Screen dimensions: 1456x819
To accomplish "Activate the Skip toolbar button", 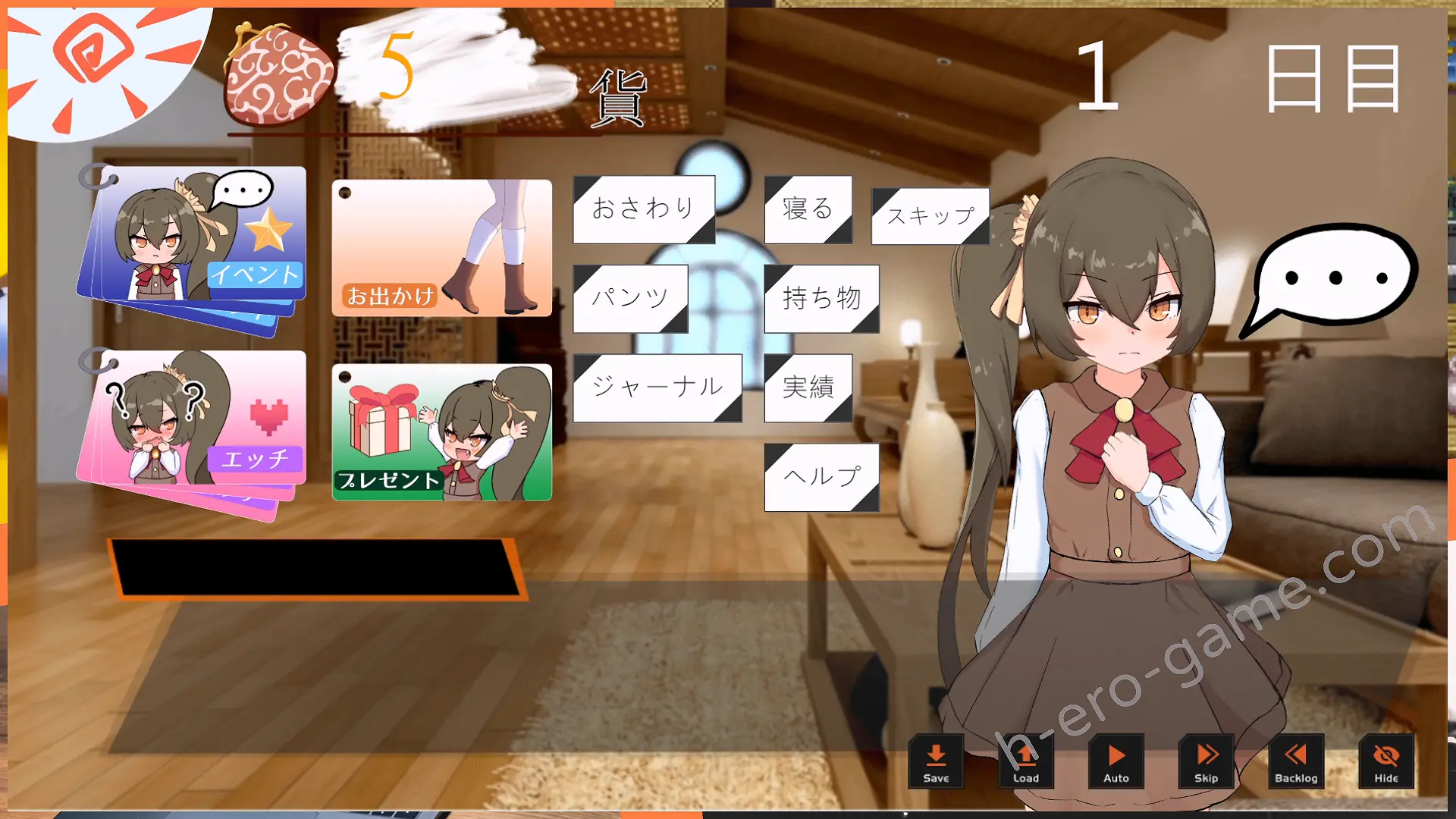I will [x=1206, y=761].
